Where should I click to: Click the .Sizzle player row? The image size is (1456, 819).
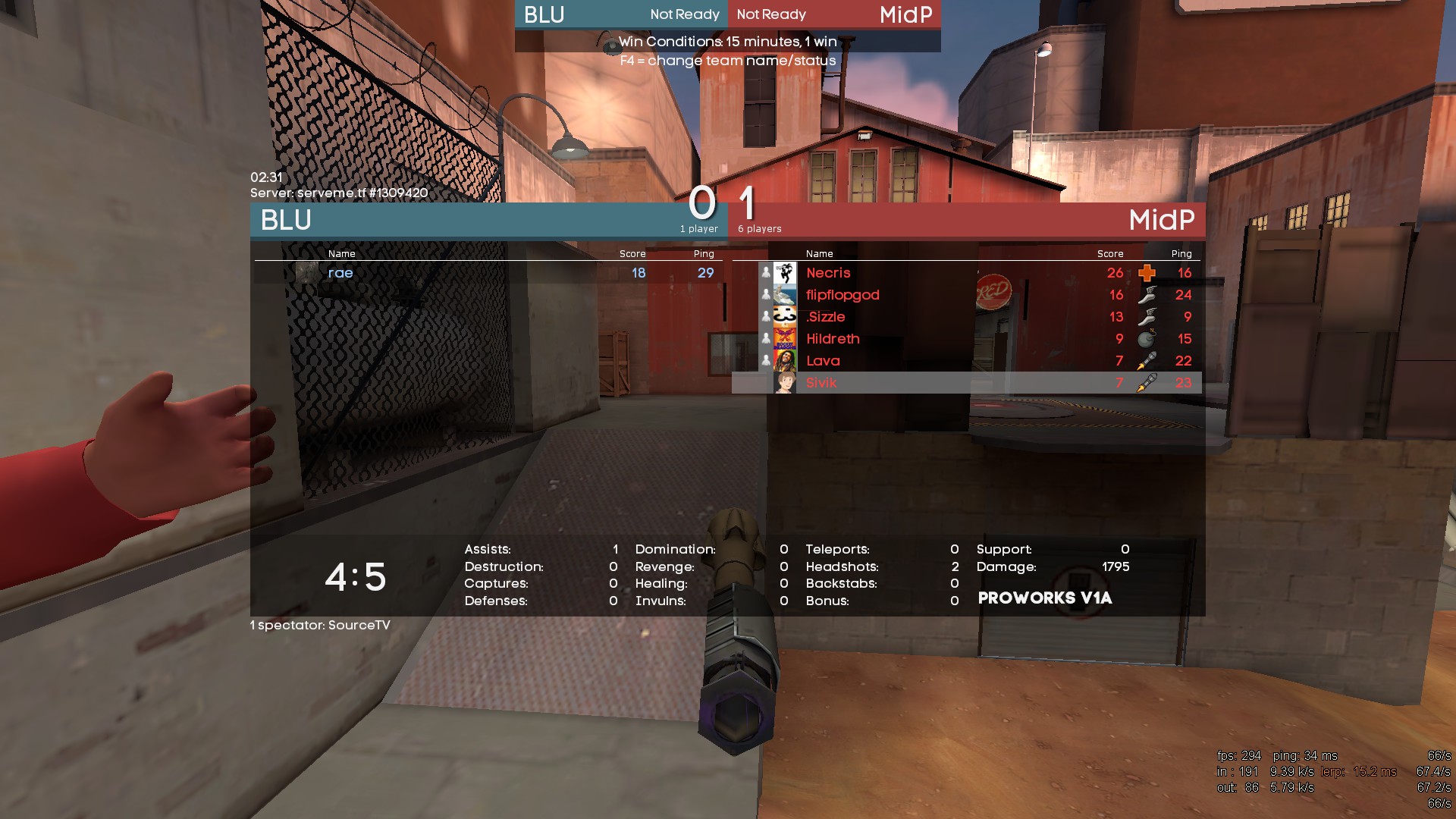point(826,317)
